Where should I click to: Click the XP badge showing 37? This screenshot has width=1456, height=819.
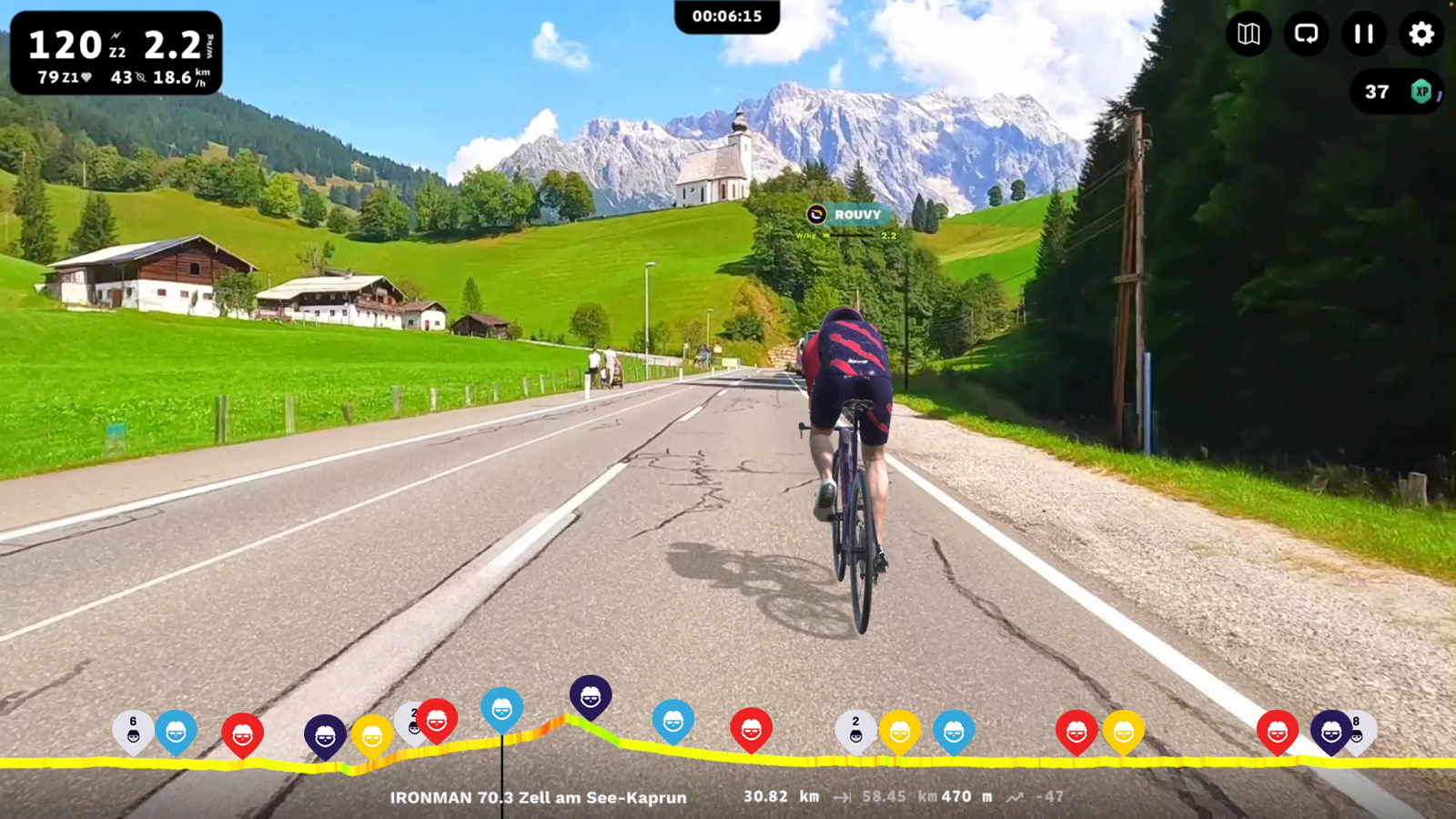click(1397, 92)
